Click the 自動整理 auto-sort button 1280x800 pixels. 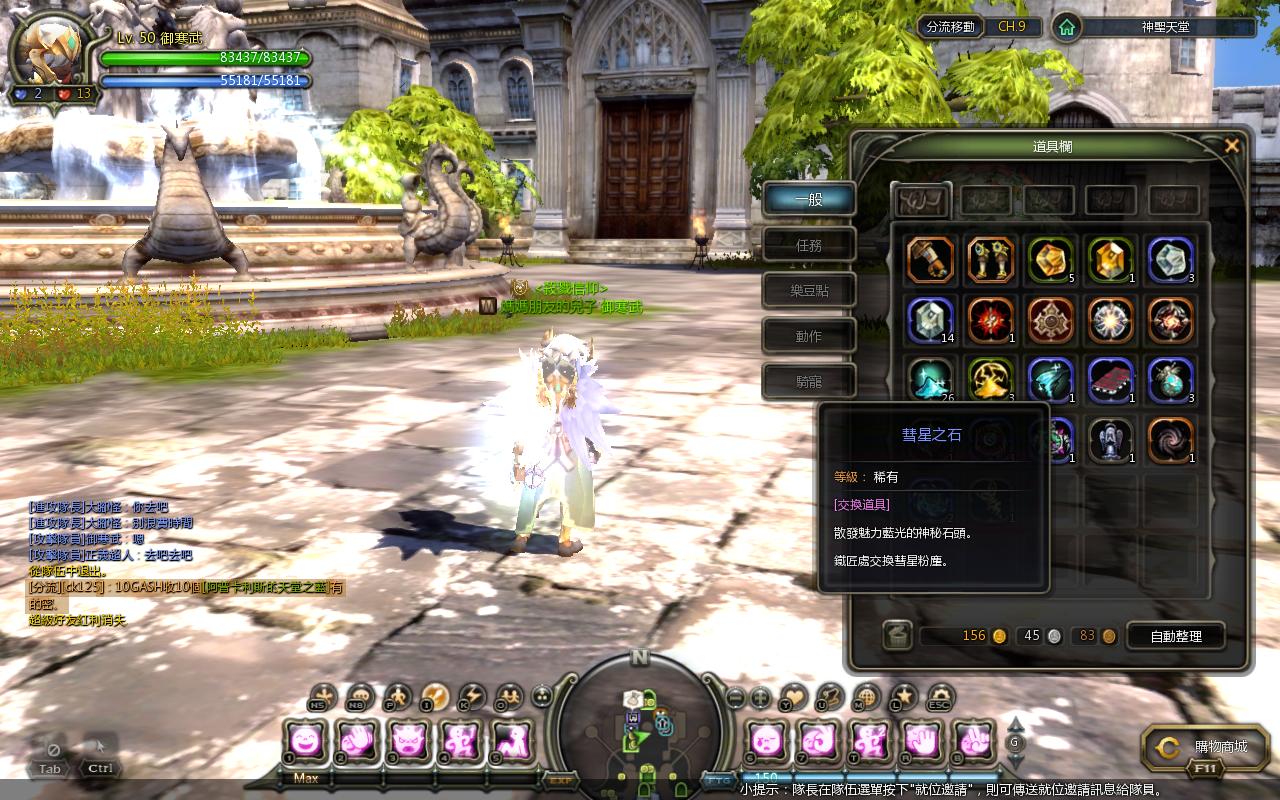(1176, 636)
